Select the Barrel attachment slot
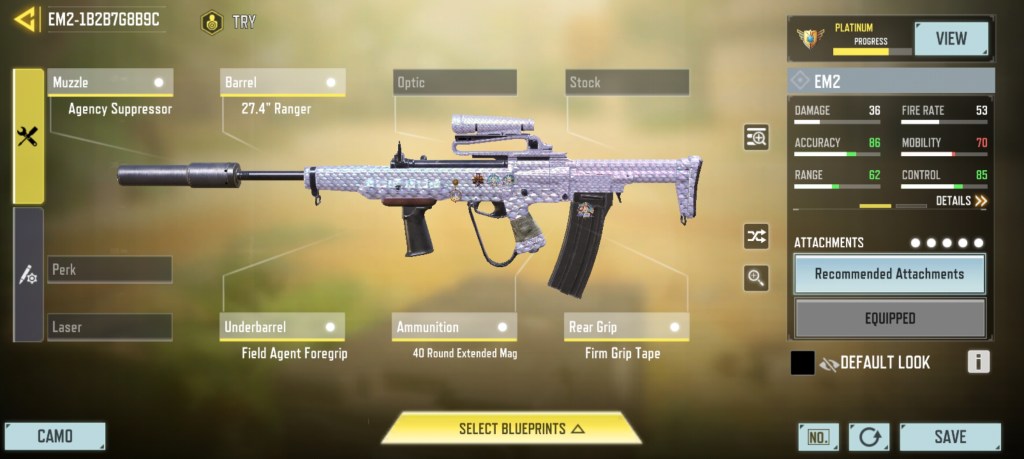1024x459 pixels. click(x=282, y=82)
